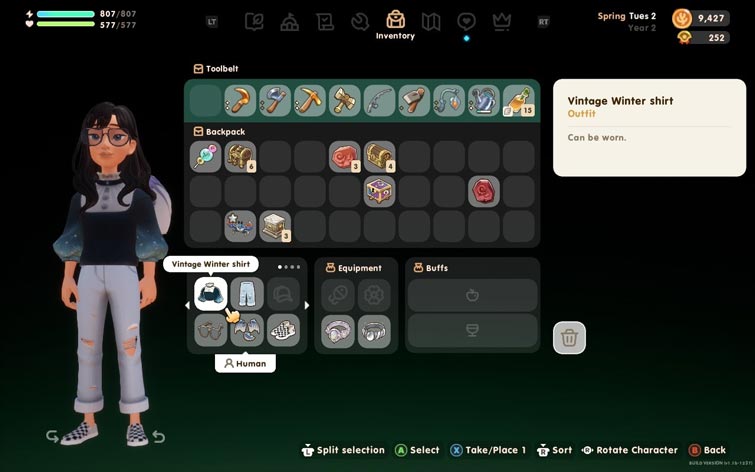This screenshot has height=472, width=755.
Task: Select the purple starry treasure chest
Action: [x=379, y=191]
